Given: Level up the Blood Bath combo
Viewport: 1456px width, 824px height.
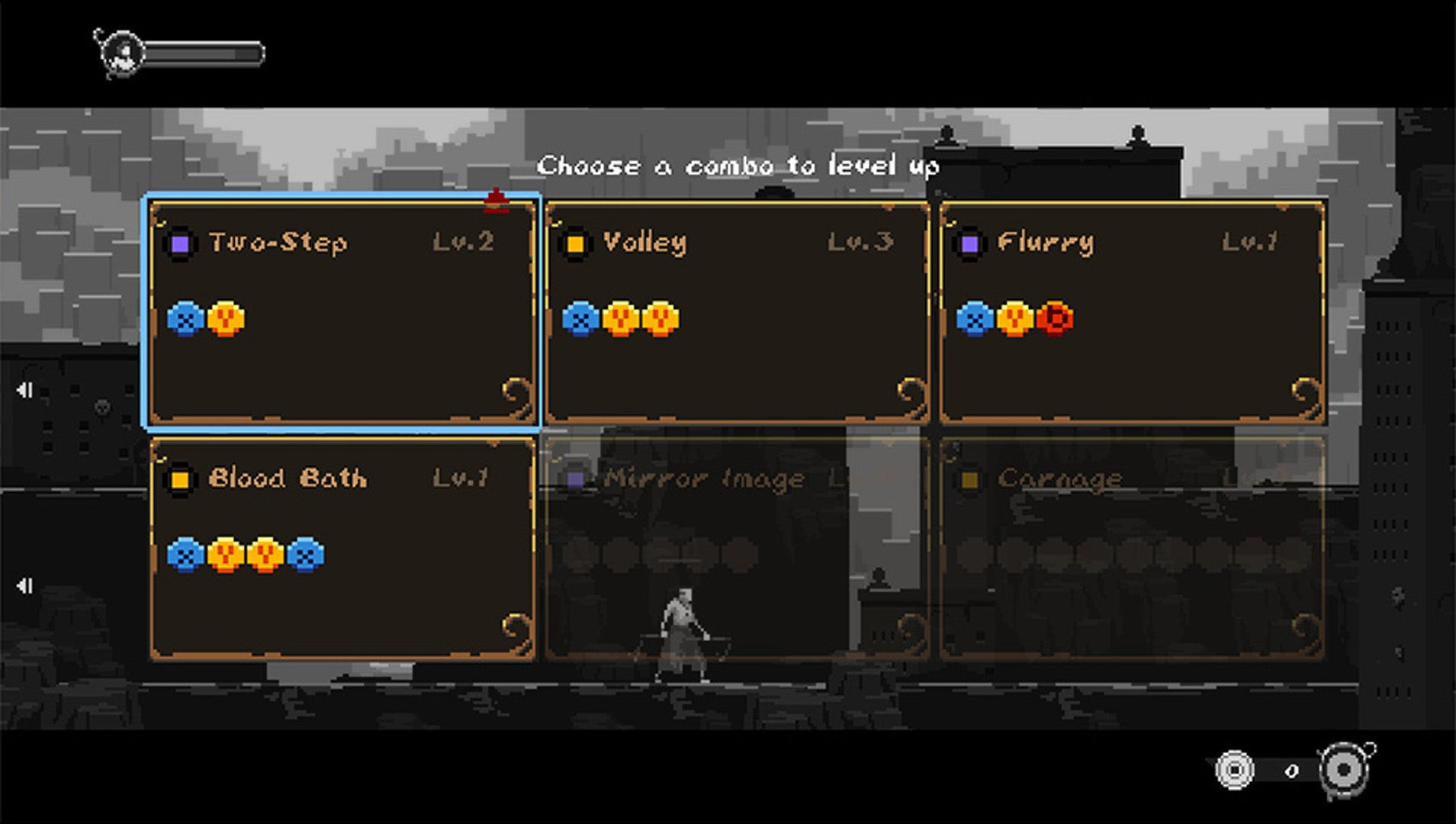Looking at the screenshot, I should pyautogui.click(x=342, y=548).
